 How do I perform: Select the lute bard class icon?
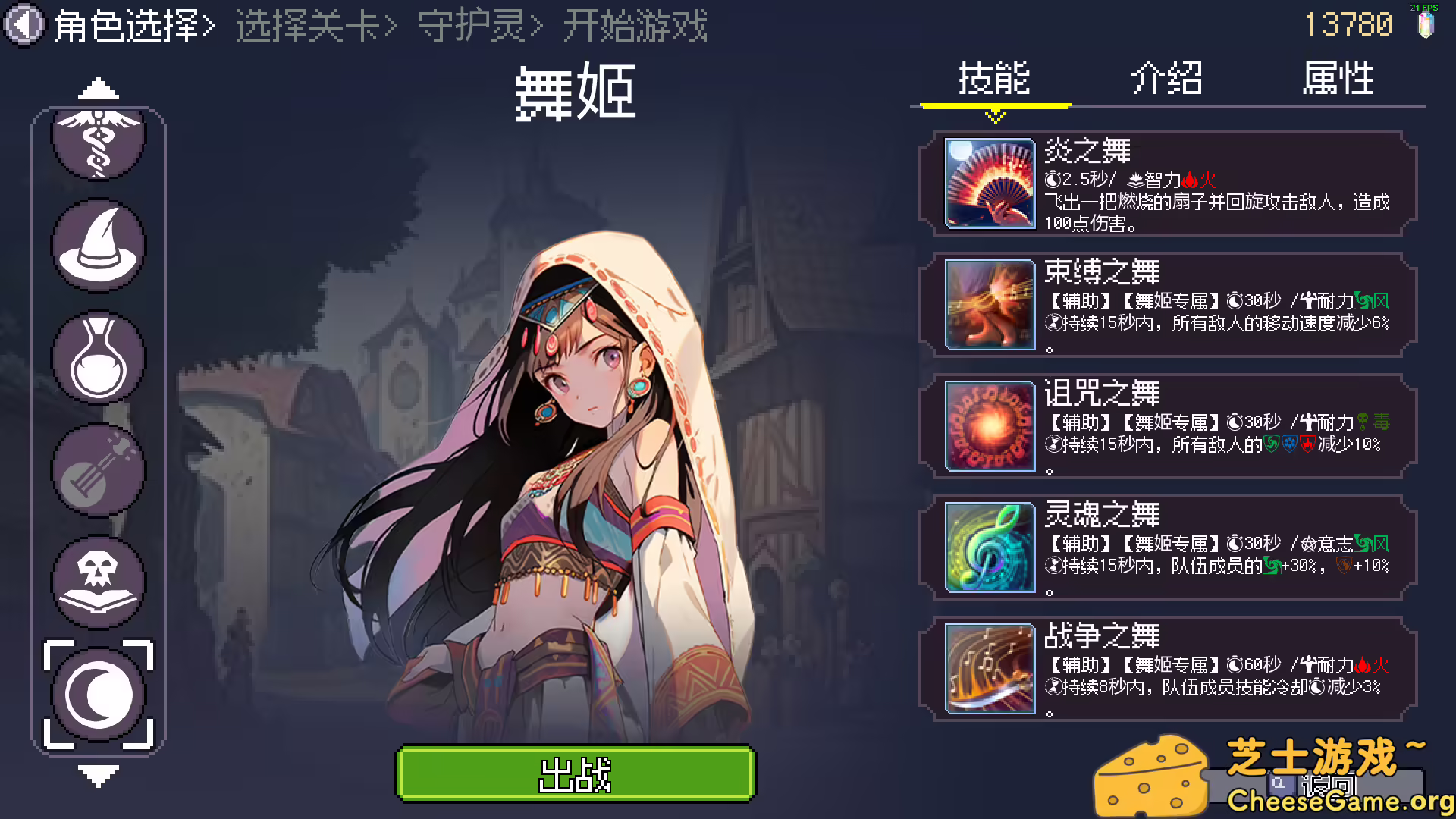pos(97,469)
